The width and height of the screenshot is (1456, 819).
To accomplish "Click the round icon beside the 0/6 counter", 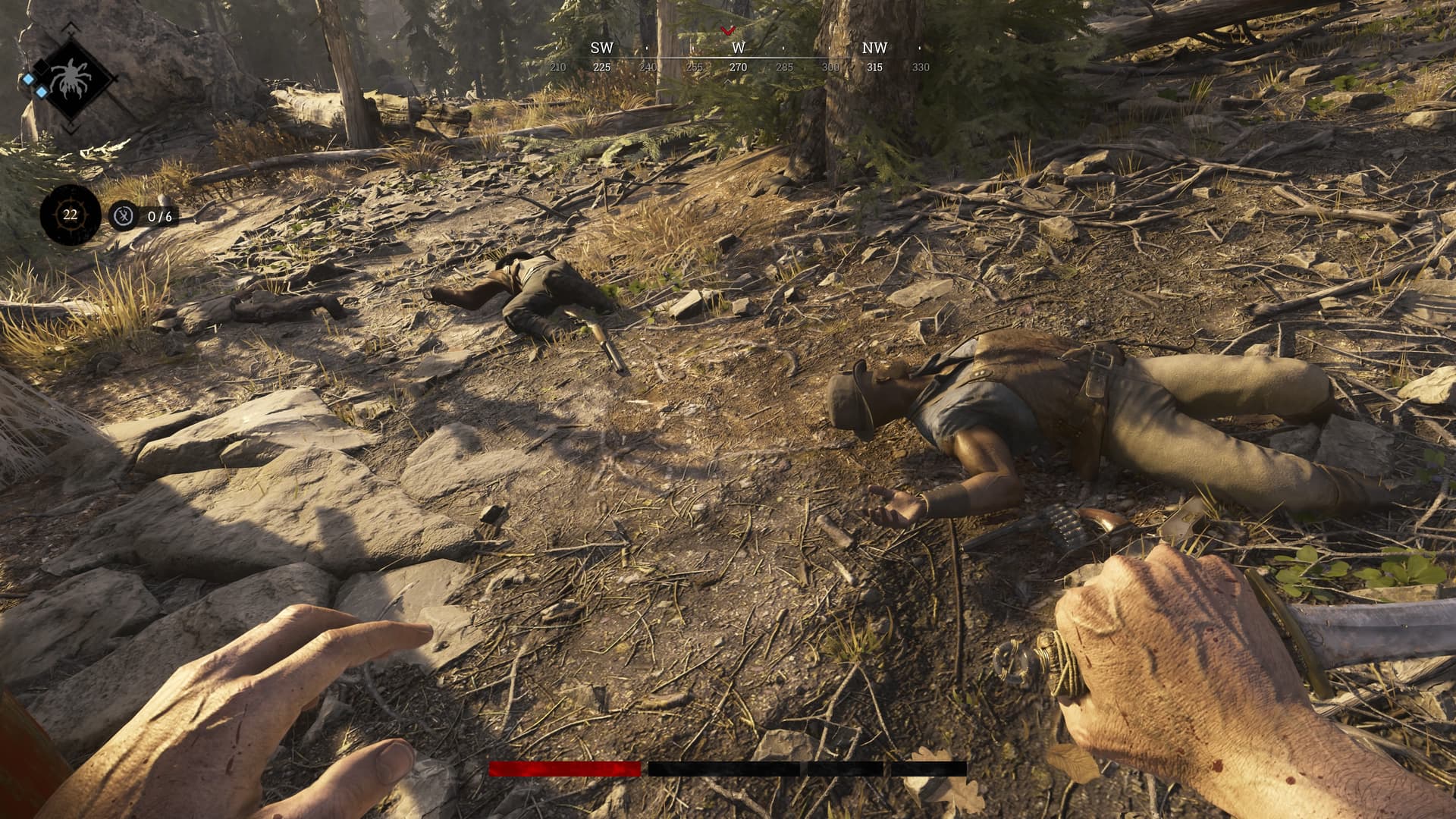I will (123, 217).
